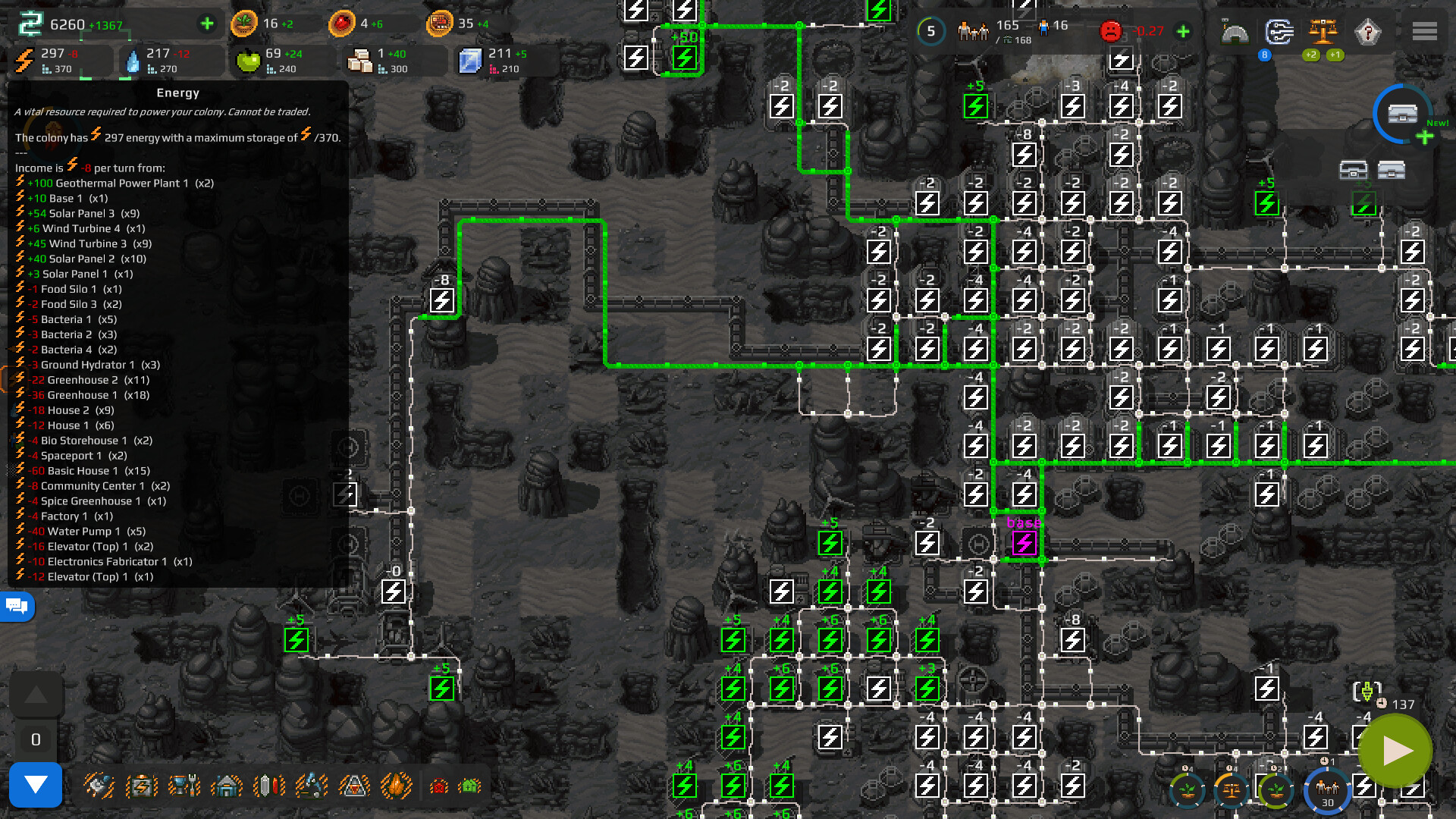Image resolution: width=1456 pixels, height=819 pixels.
Task: Select the fire/spice build category
Action: [x=396, y=785]
